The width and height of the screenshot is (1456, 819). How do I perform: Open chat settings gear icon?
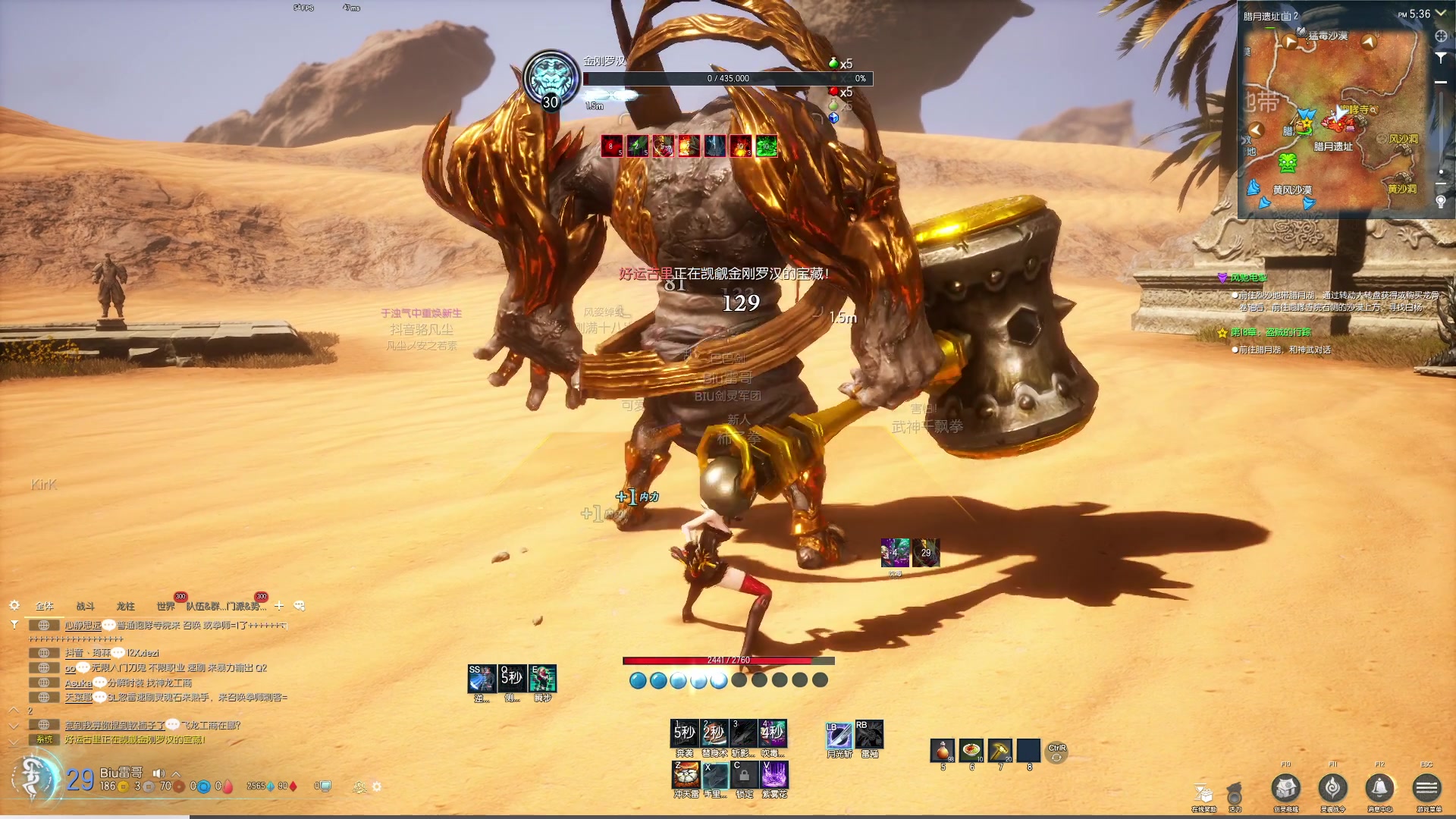point(14,605)
